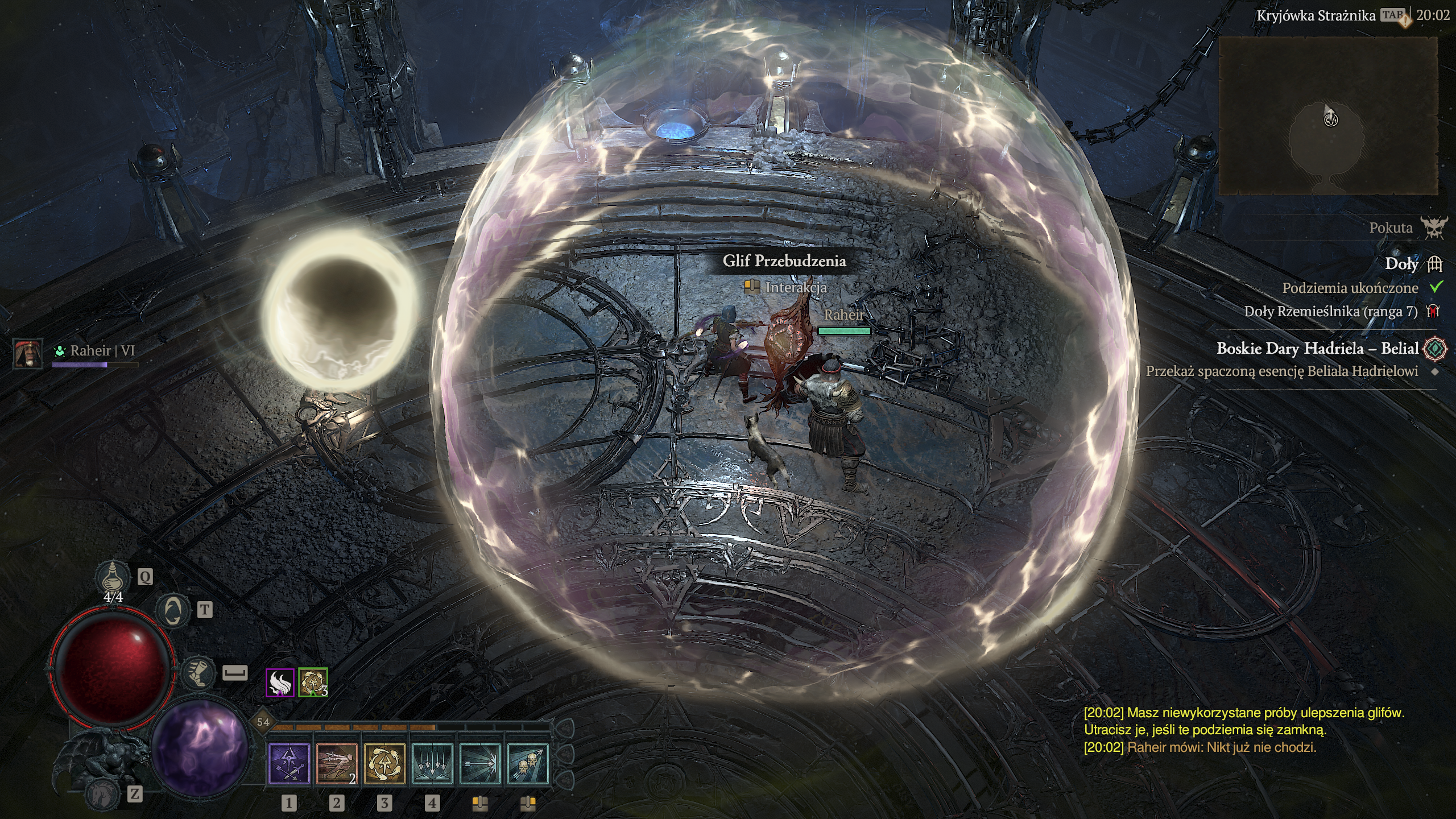Screen dimensions: 1456x819
Task: Select the skull arrows skill slot
Action: pyautogui.click(x=528, y=764)
